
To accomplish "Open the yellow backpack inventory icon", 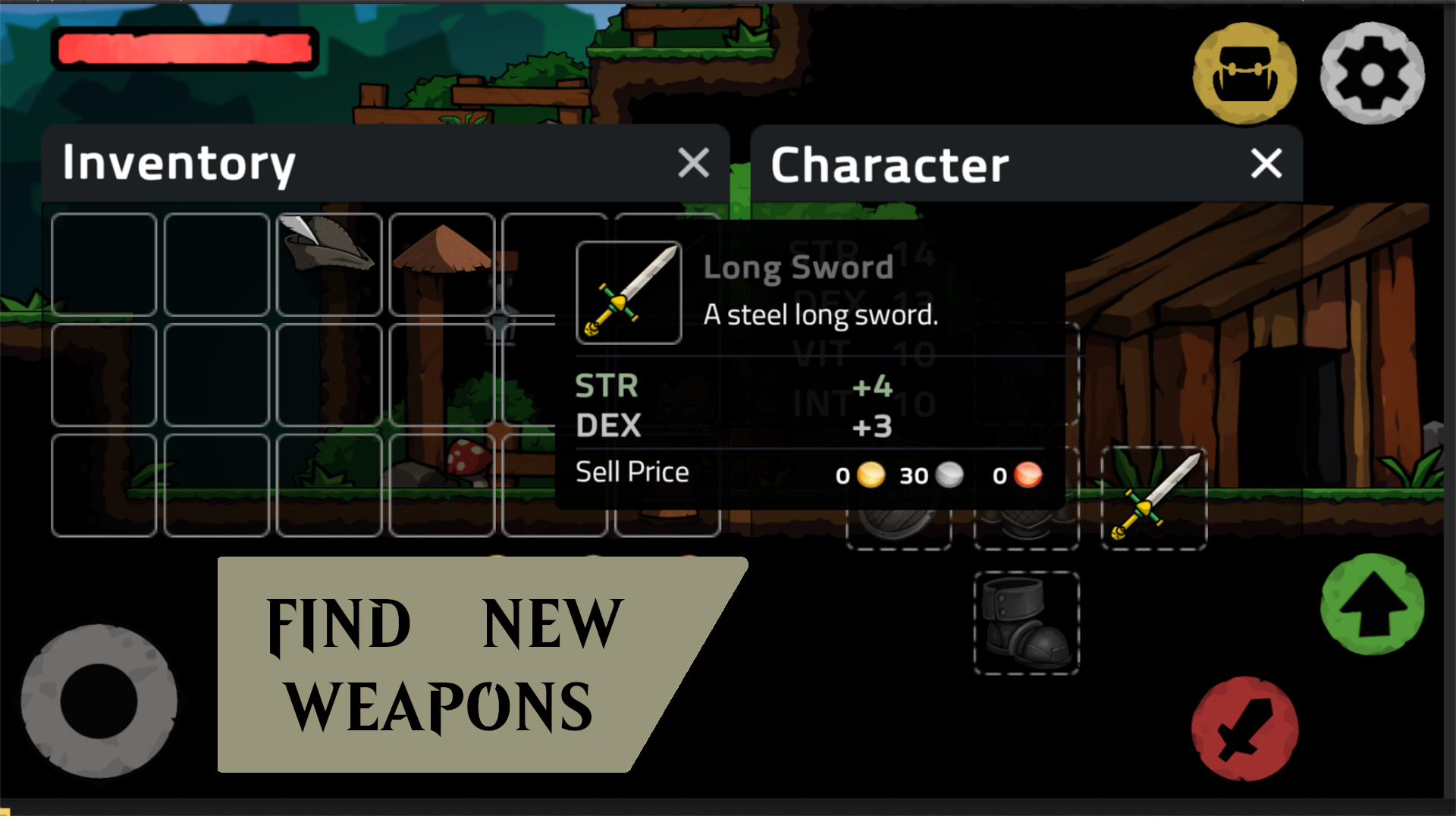I will [1245, 73].
